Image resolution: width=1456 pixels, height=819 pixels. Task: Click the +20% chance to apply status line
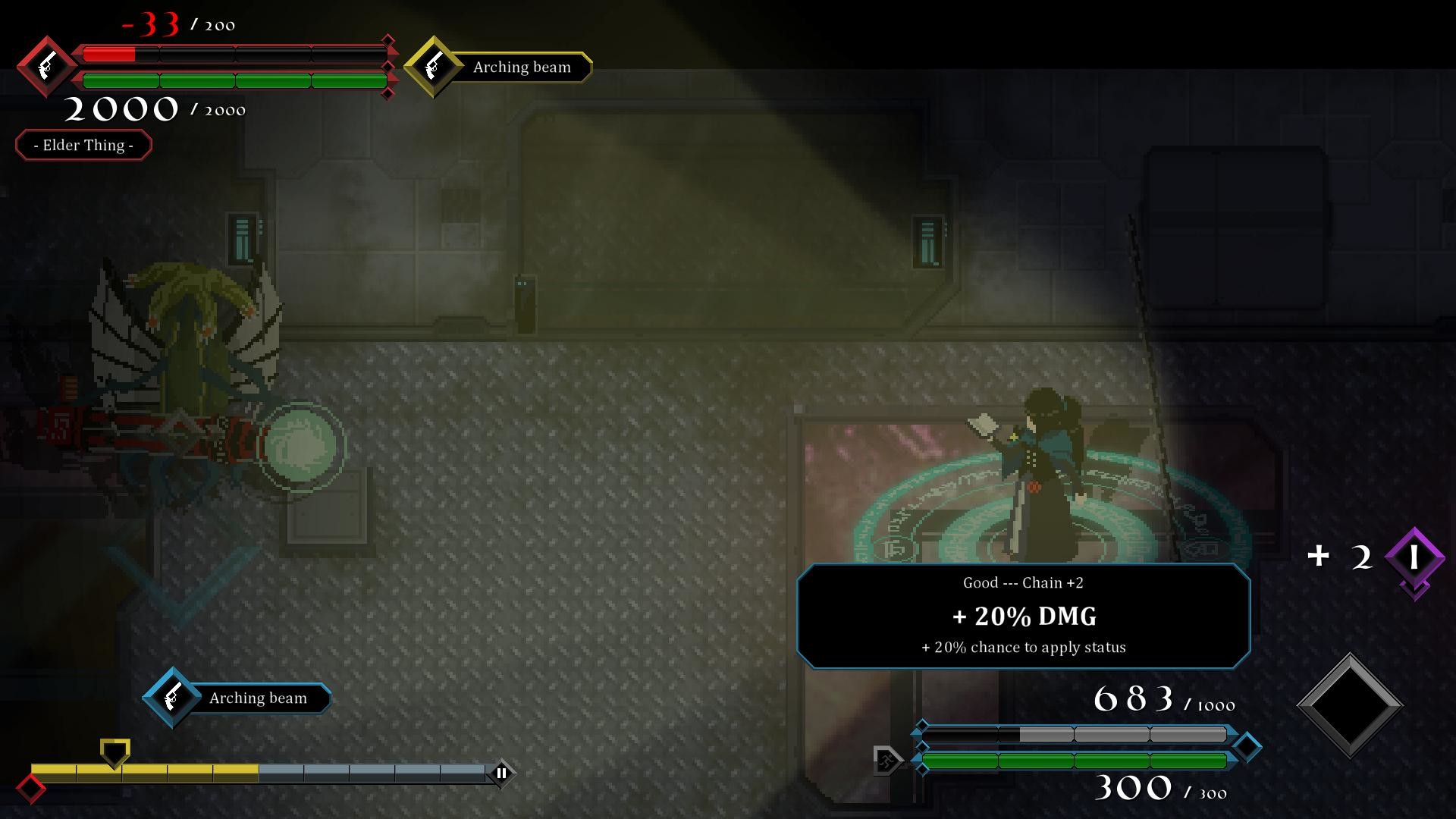coord(1024,647)
